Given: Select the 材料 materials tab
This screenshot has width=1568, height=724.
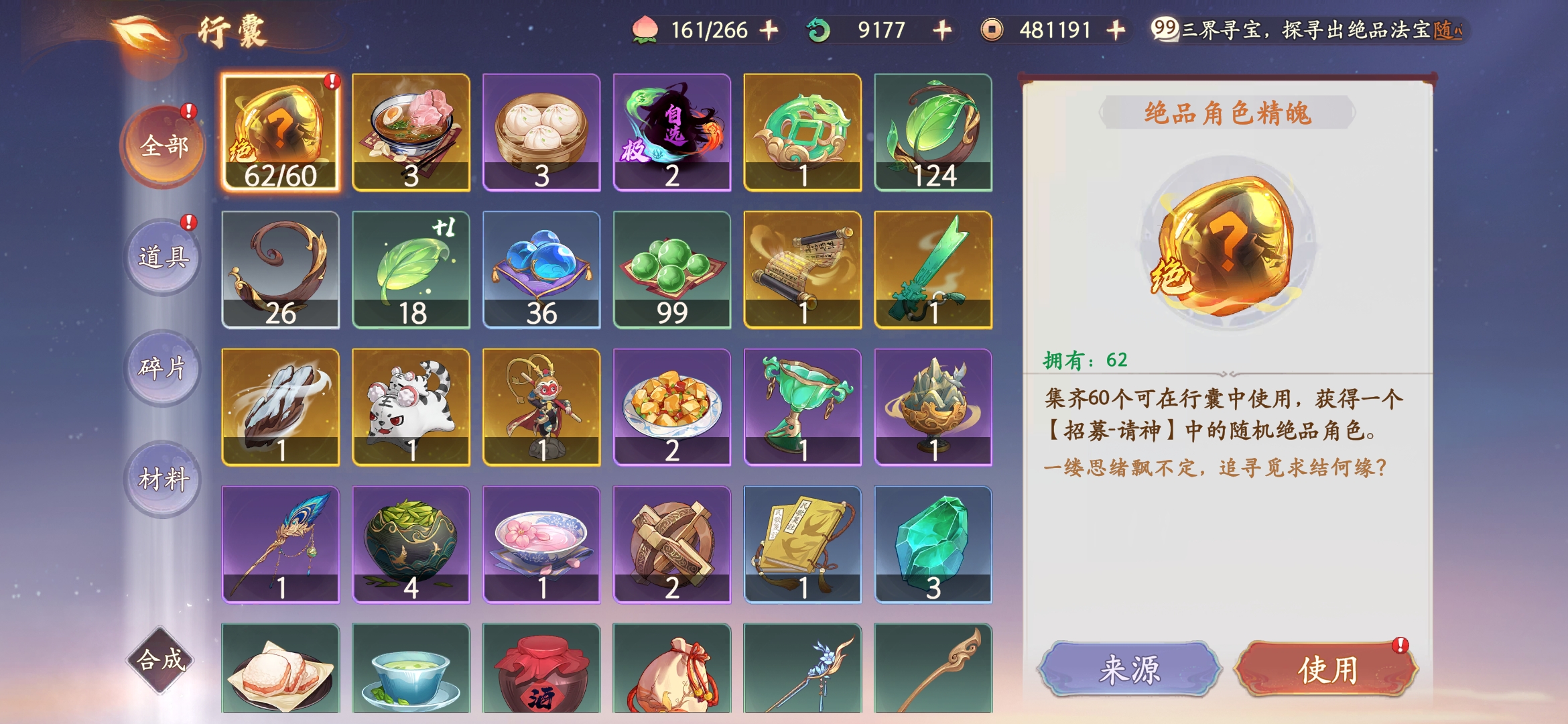Looking at the screenshot, I should (163, 479).
